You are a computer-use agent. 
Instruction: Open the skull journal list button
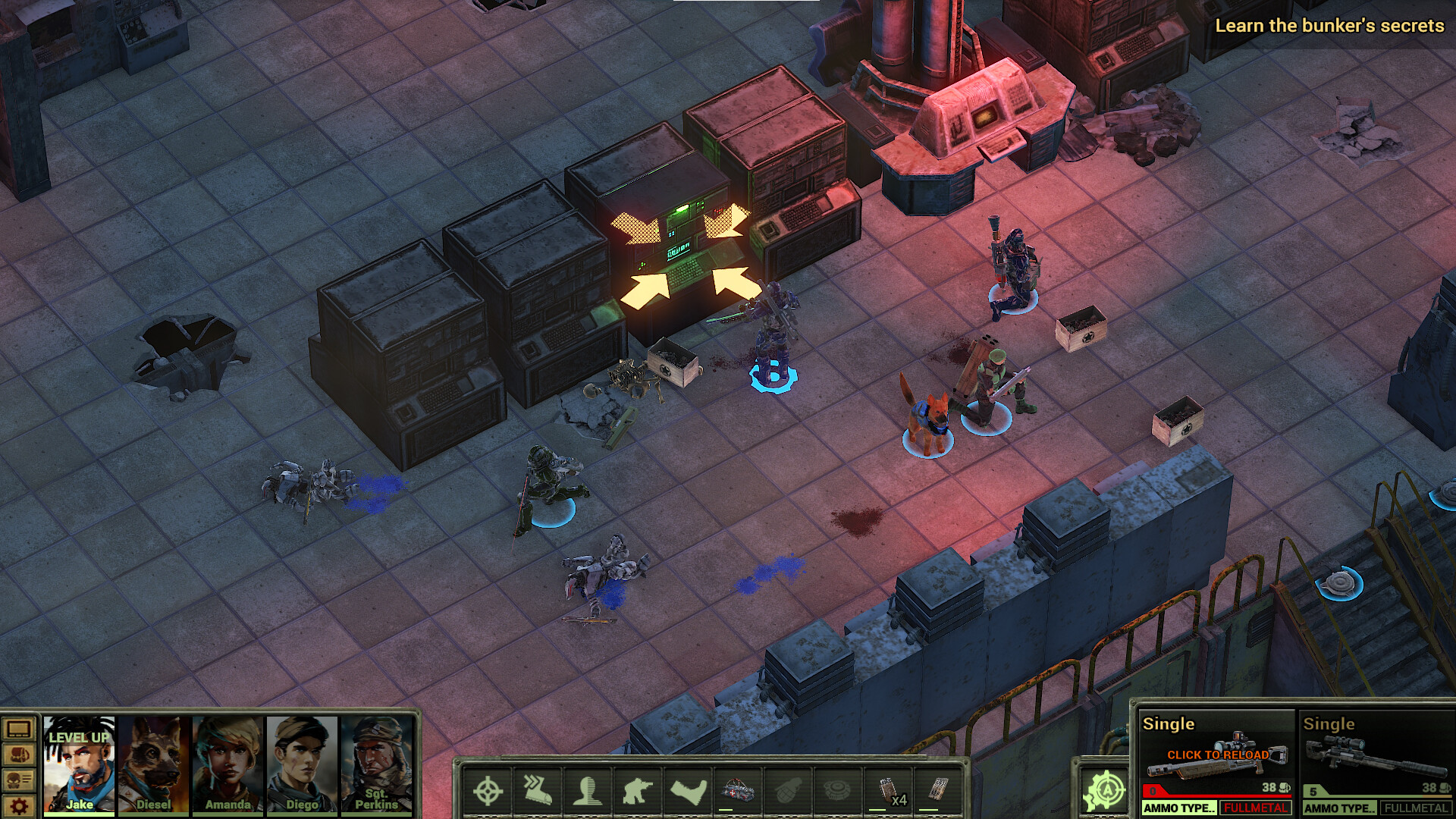point(19,780)
